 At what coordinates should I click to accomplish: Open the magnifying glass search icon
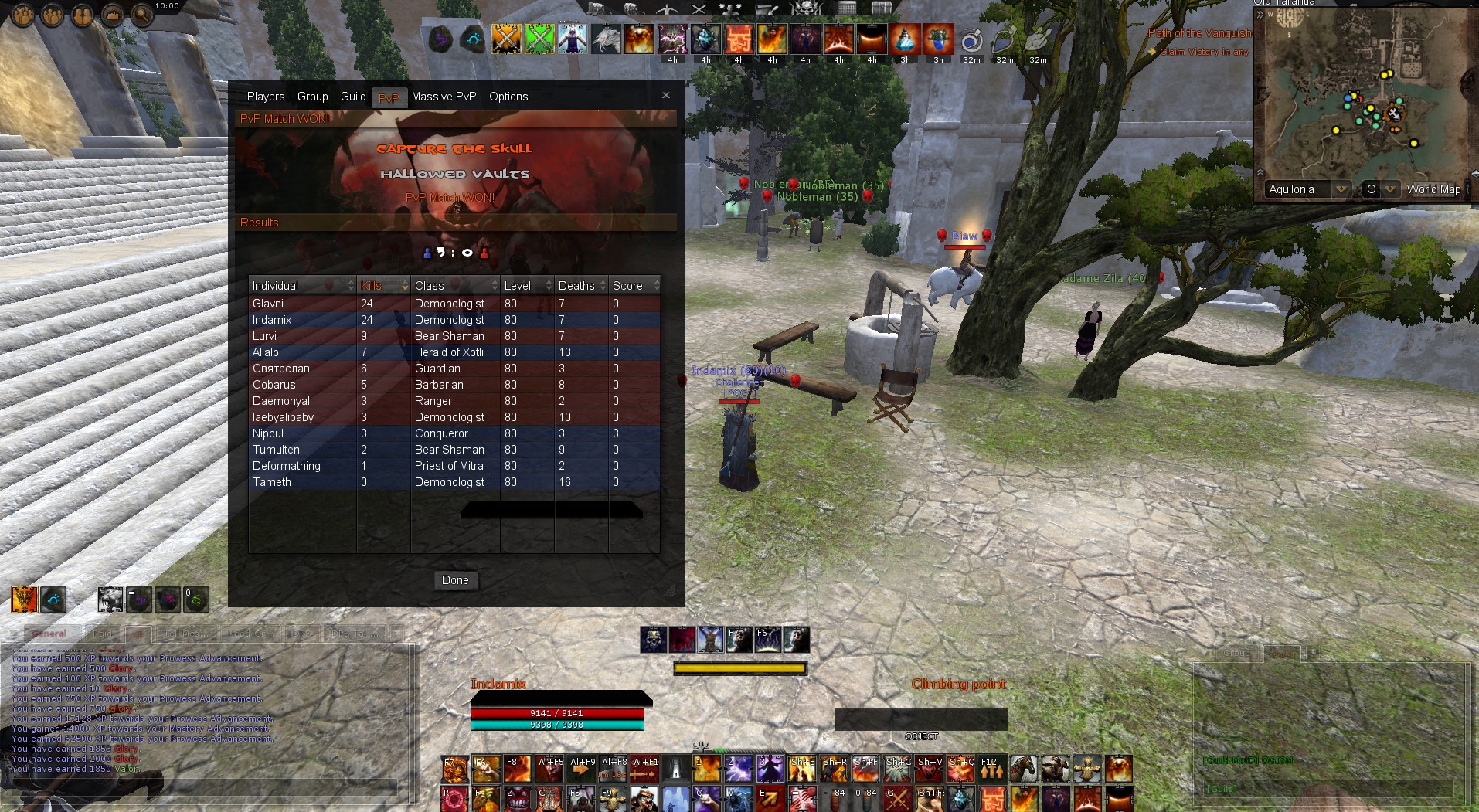[142, 15]
